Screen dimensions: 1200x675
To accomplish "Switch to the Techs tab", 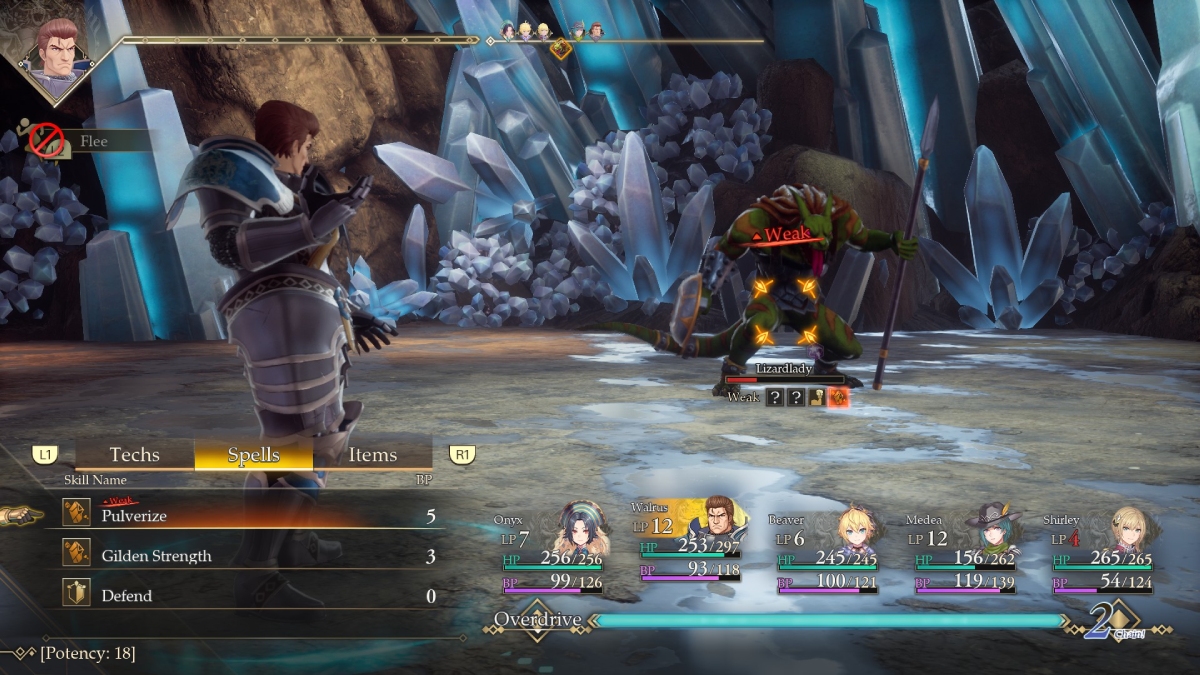I will (134, 455).
